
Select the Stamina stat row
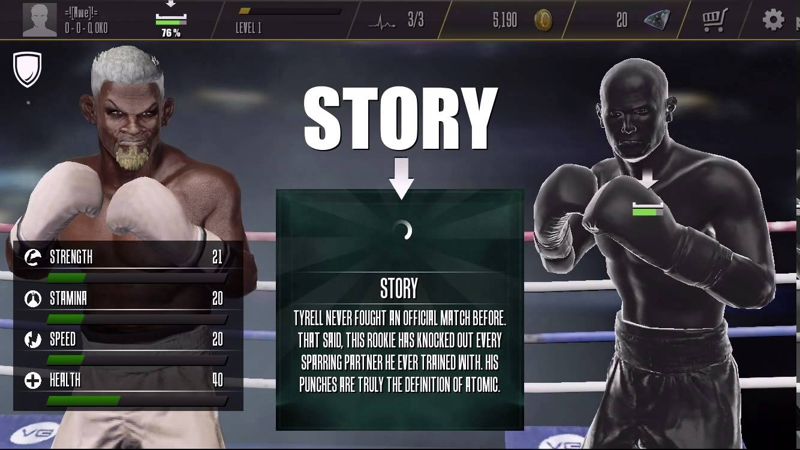click(124, 299)
